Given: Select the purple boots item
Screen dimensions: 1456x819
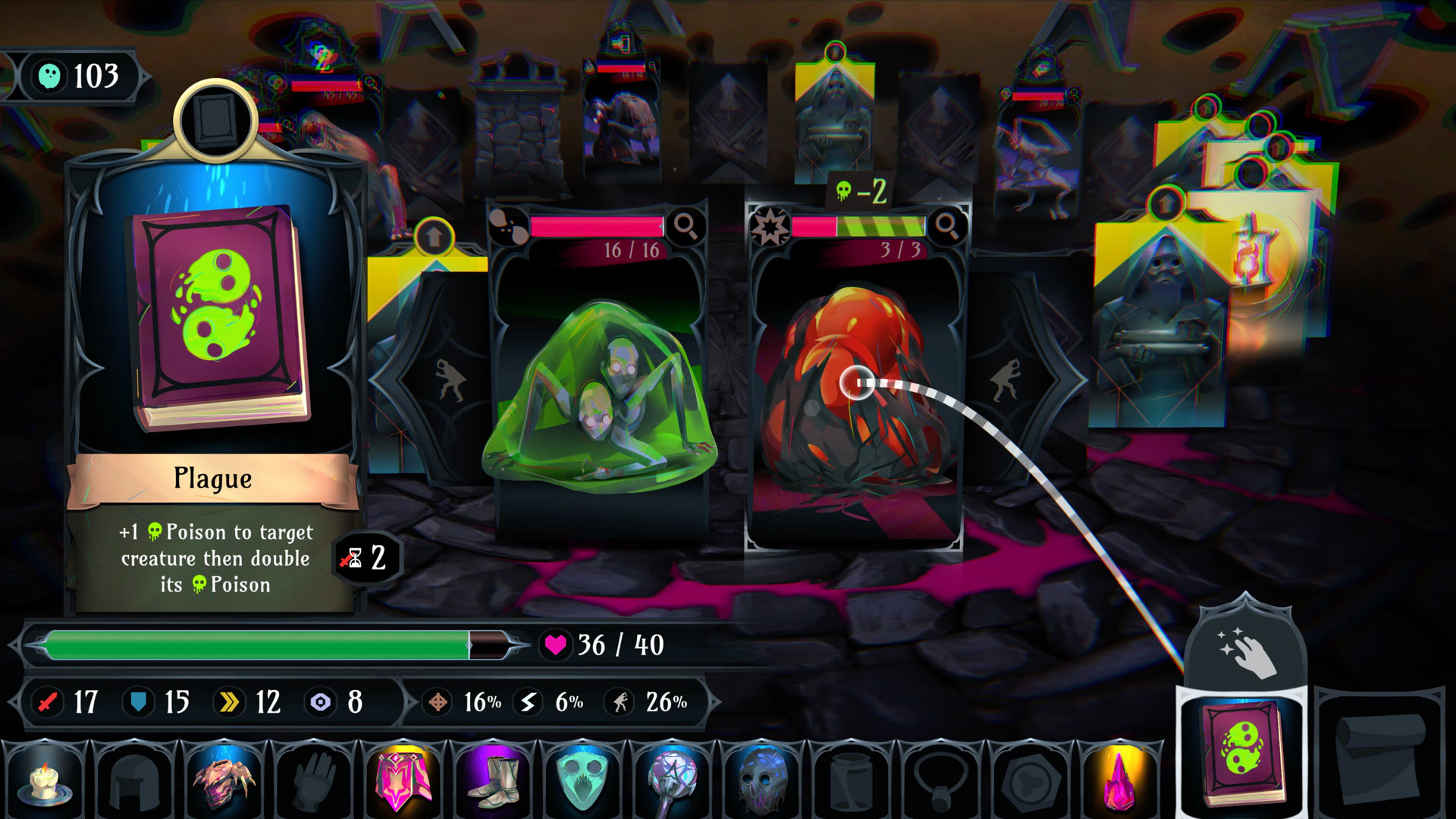Looking at the screenshot, I should [x=491, y=783].
